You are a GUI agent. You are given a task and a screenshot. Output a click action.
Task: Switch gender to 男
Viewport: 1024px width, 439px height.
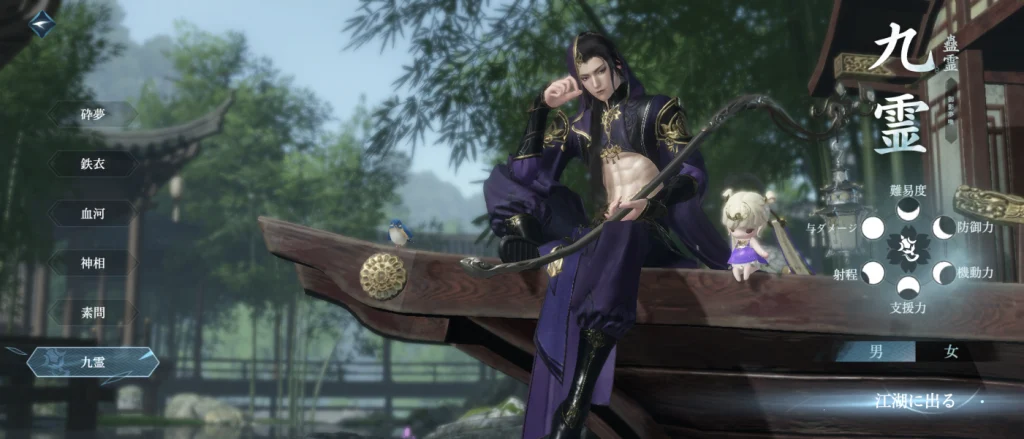(x=875, y=351)
